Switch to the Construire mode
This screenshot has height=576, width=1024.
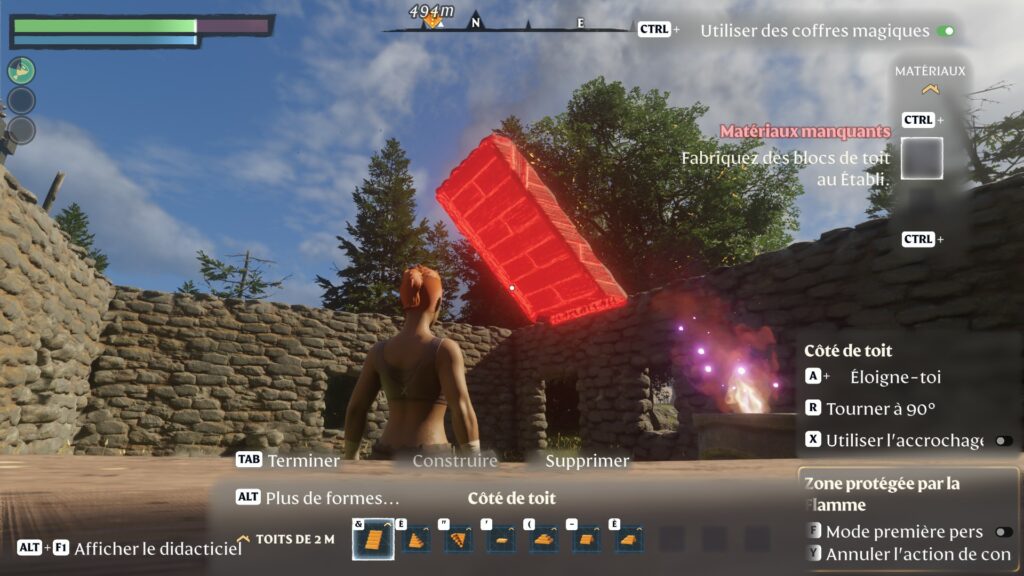point(455,461)
